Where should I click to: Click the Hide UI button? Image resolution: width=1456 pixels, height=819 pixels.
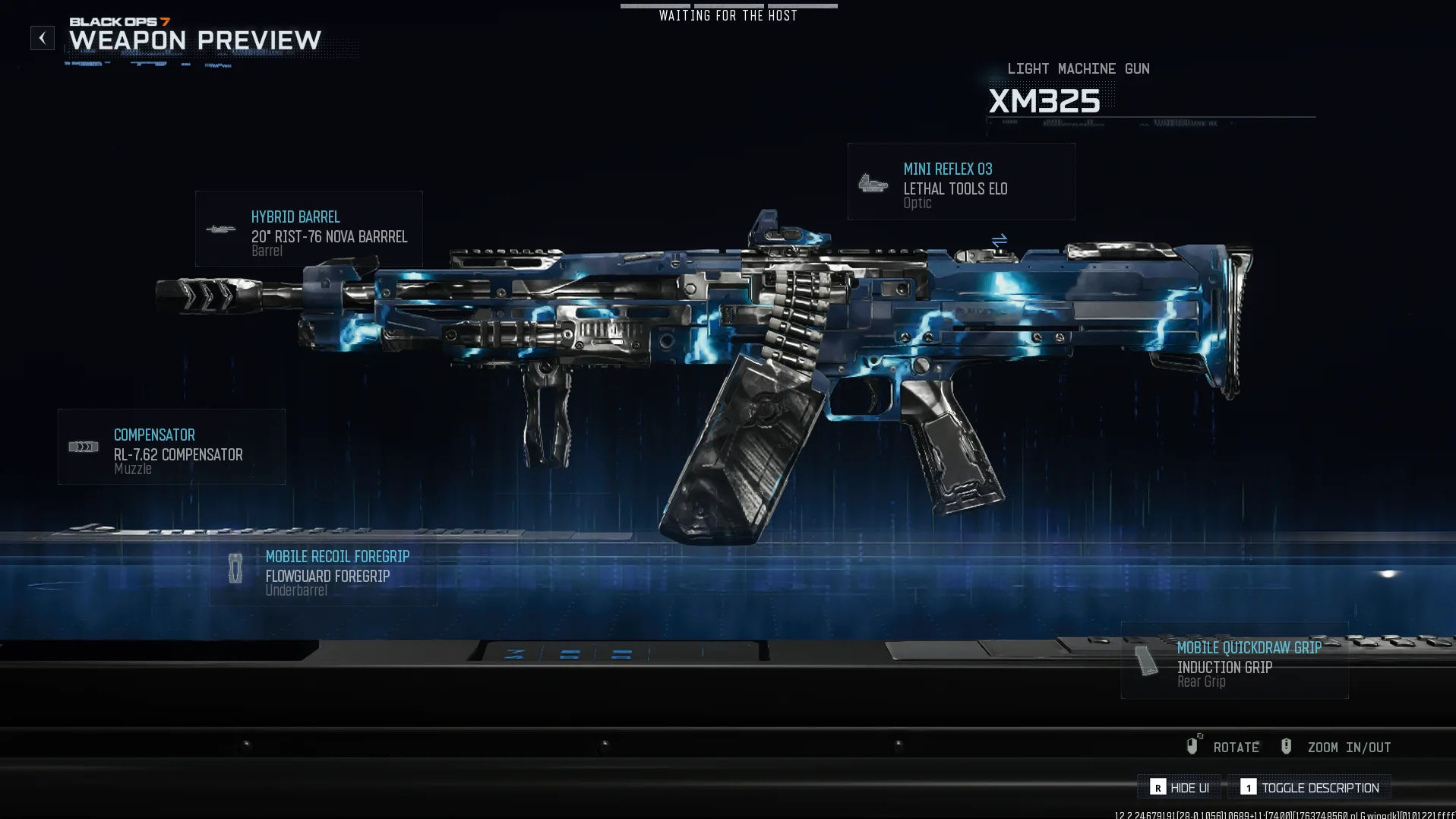(x=1180, y=788)
